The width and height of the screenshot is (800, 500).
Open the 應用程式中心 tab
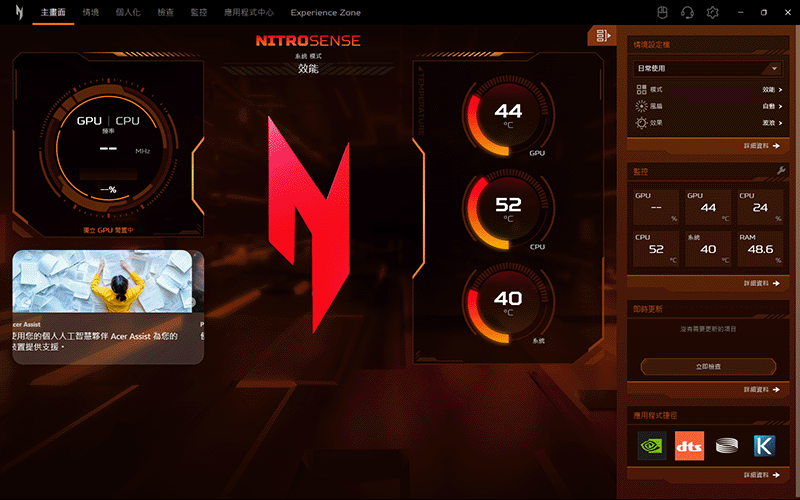(x=248, y=13)
